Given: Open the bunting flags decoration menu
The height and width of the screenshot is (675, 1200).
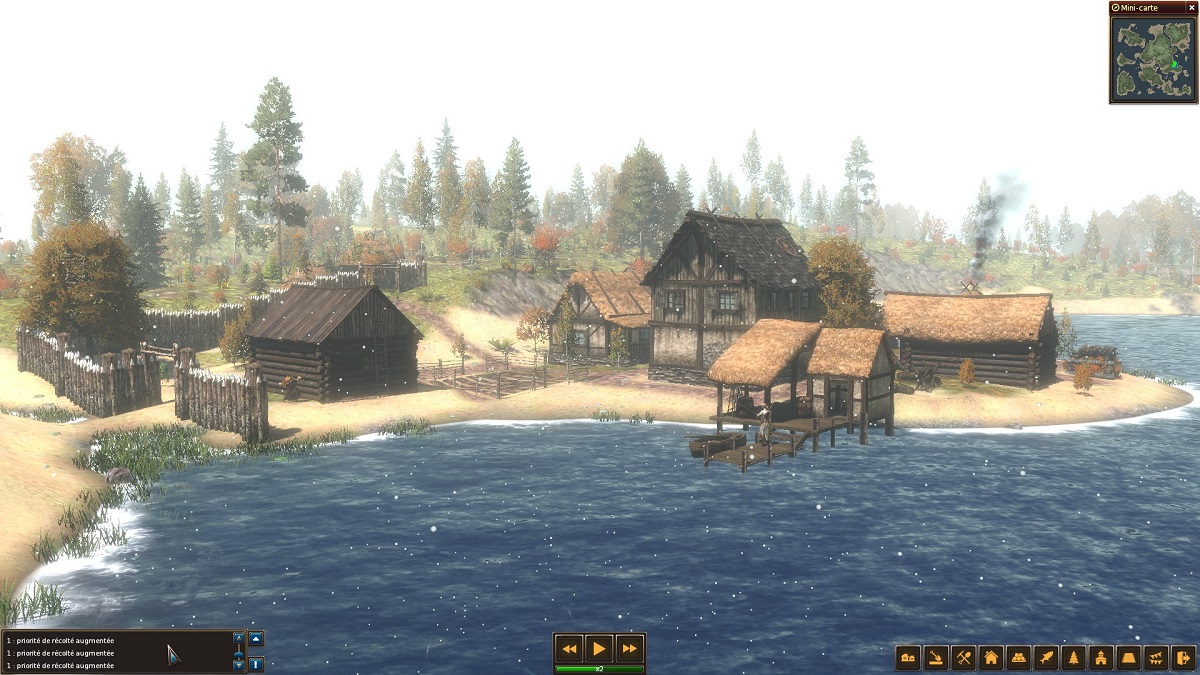Looking at the screenshot, I should pos(1156,658).
